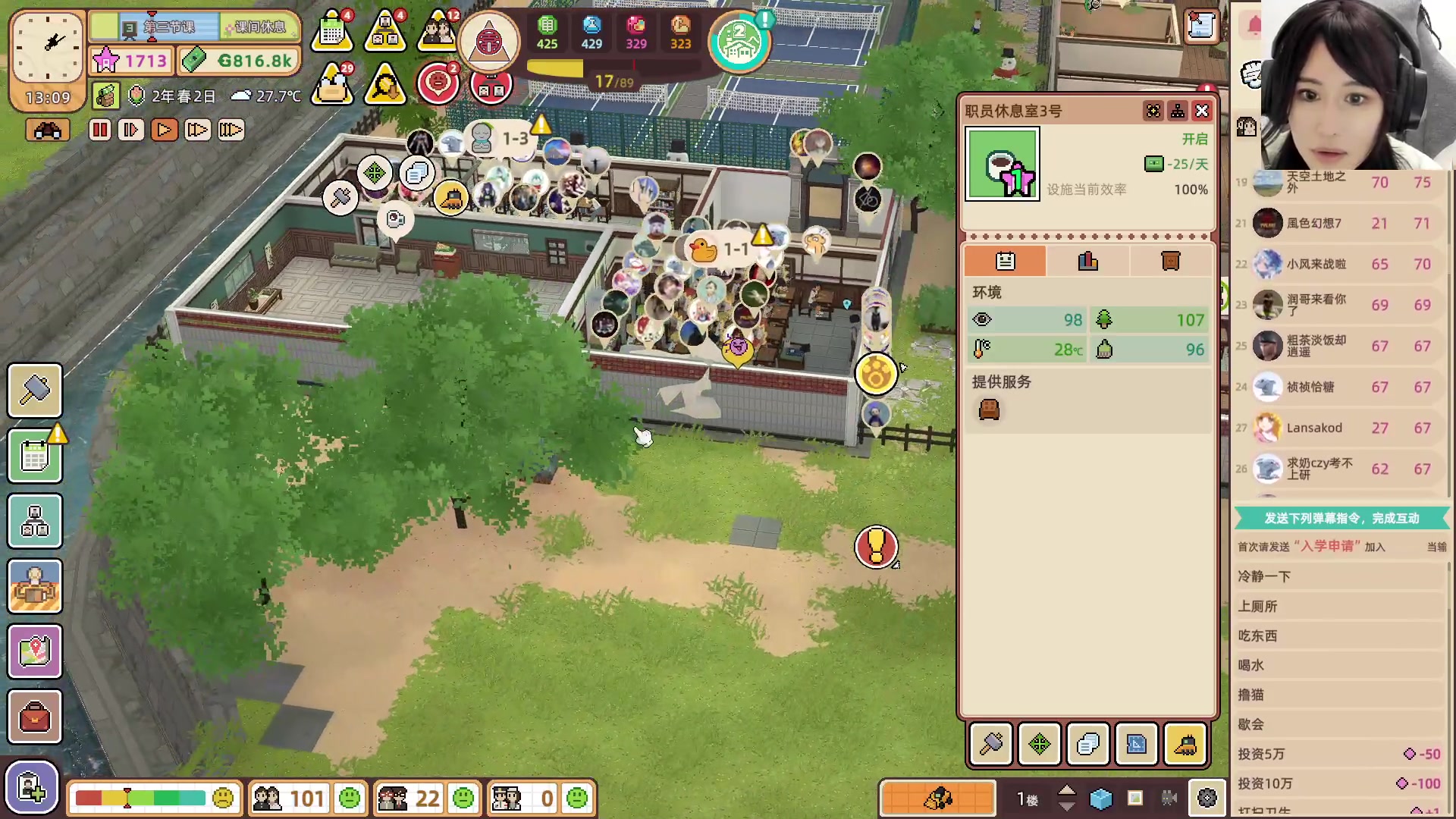The image size is (1456, 819).
Task: Select the 上厕所 danmaku command
Action: coord(1258,606)
